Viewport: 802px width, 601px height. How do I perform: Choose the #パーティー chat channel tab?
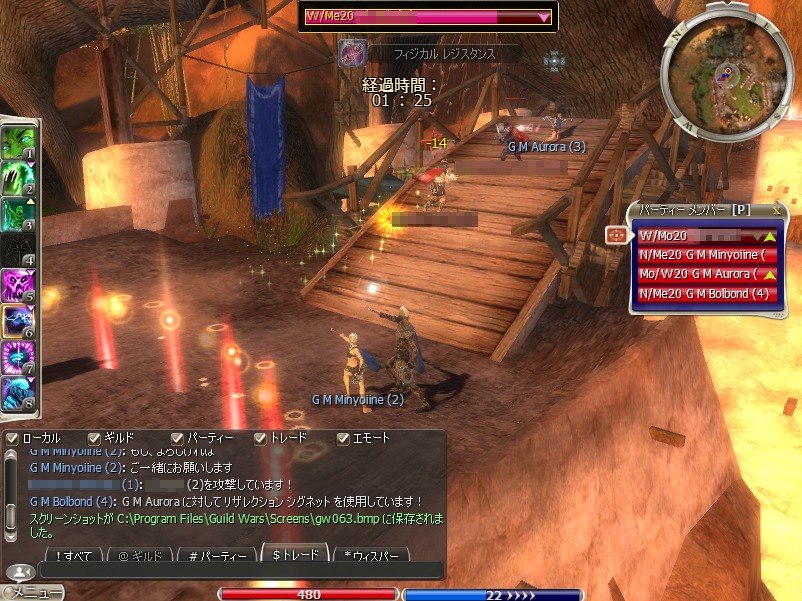pyautogui.click(x=214, y=555)
